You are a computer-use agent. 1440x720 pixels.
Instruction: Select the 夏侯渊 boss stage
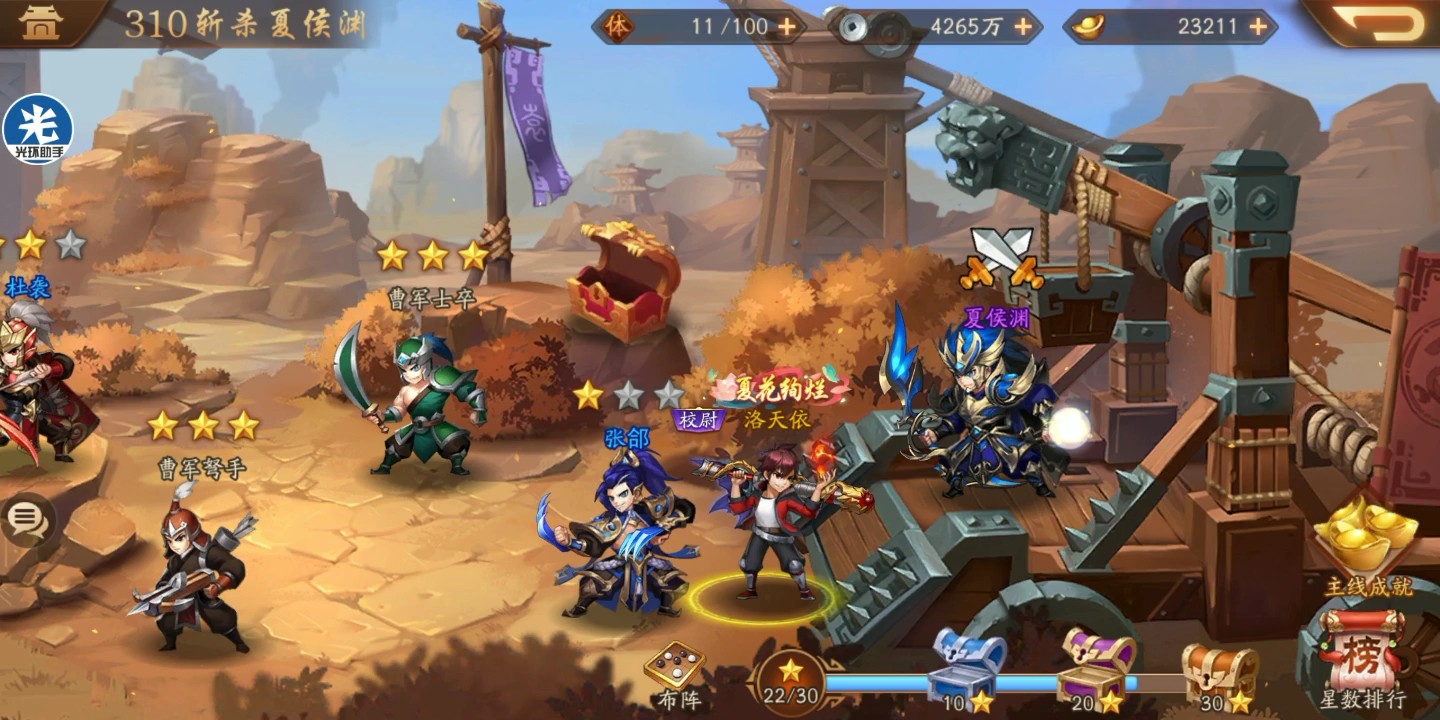click(985, 410)
